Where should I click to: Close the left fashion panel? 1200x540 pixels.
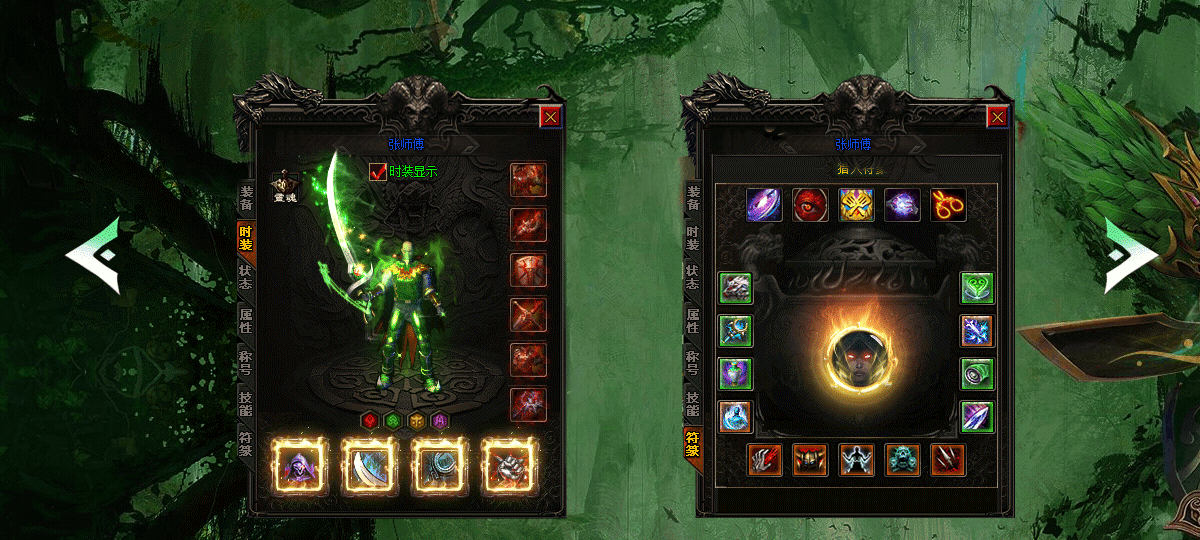click(x=551, y=117)
